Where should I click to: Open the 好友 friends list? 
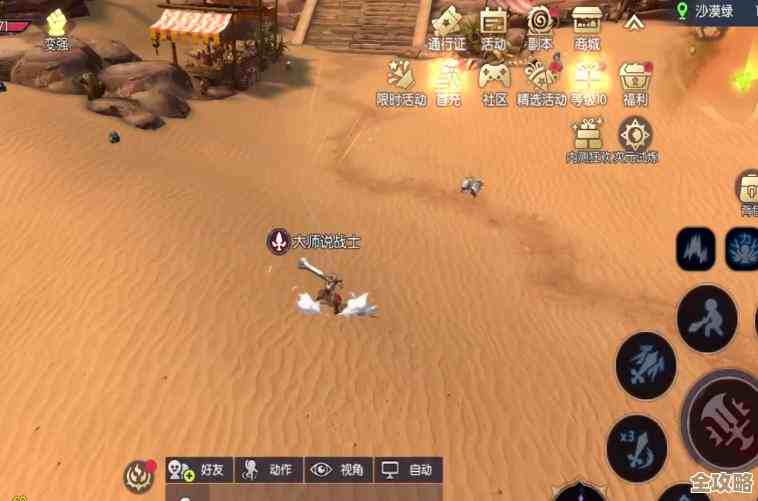[x=199, y=469]
